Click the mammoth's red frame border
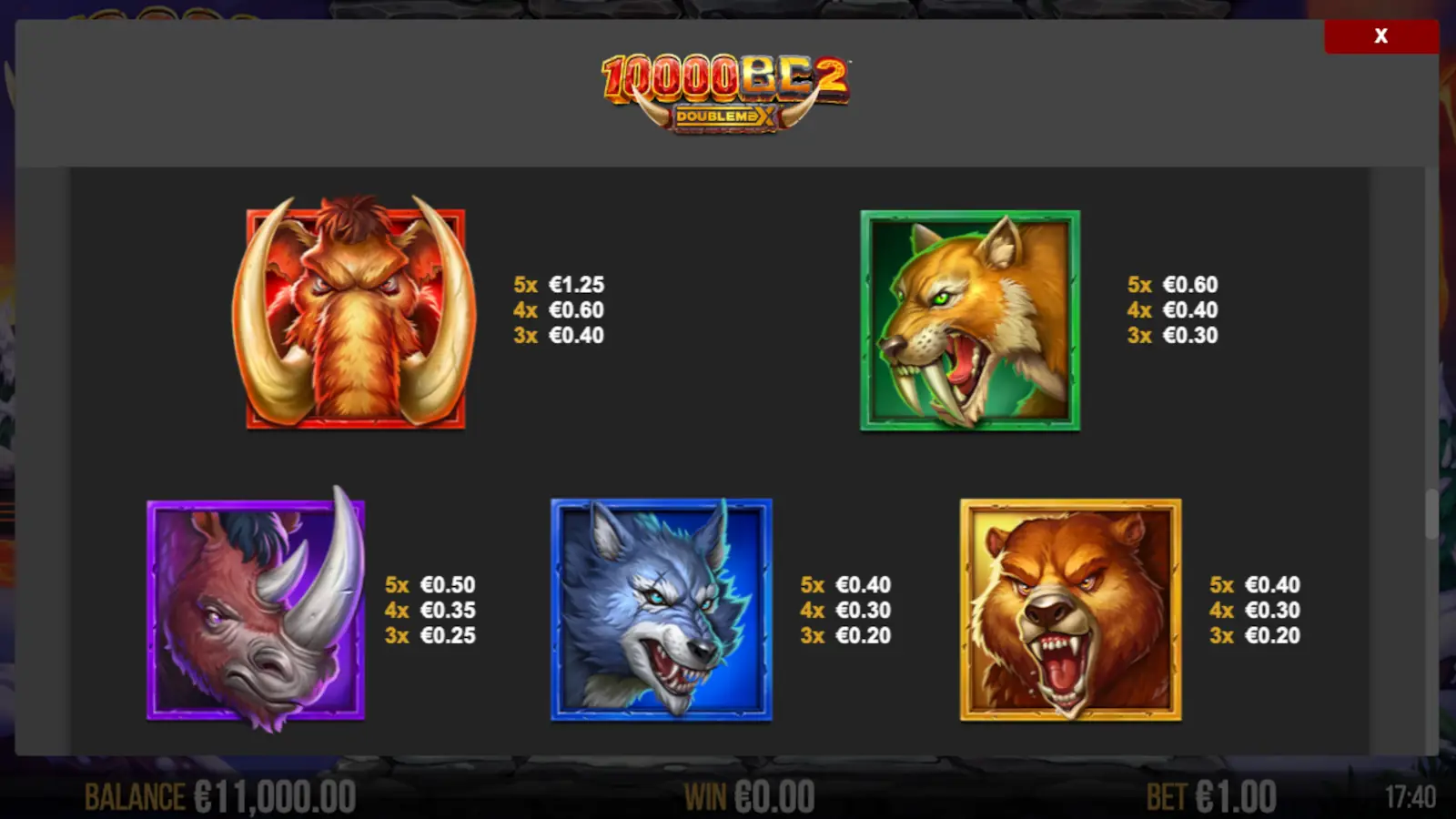Image resolution: width=1456 pixels, height=819 pixels. [359, 420]
